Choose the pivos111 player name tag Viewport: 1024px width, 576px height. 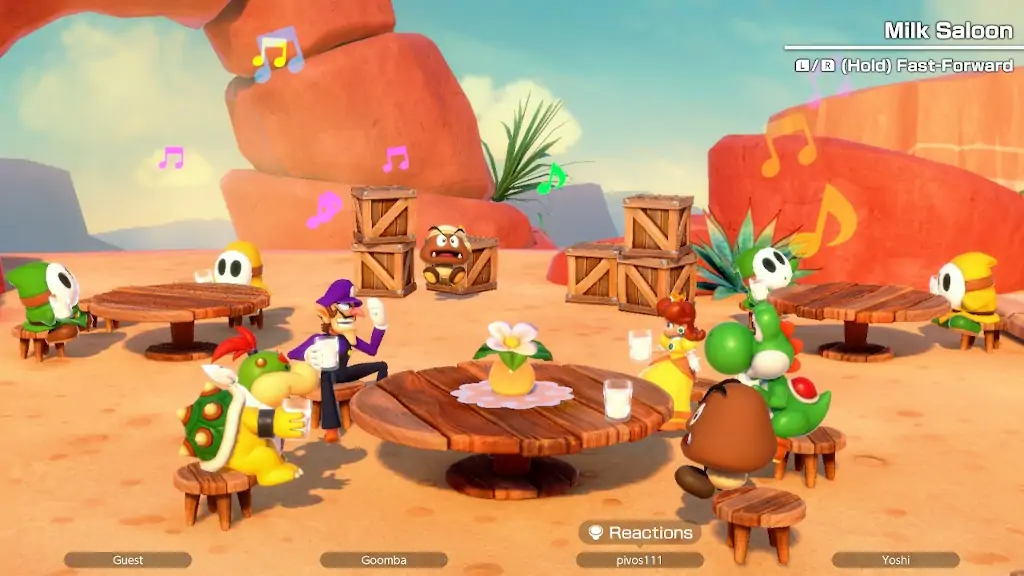tap(640, 560)
